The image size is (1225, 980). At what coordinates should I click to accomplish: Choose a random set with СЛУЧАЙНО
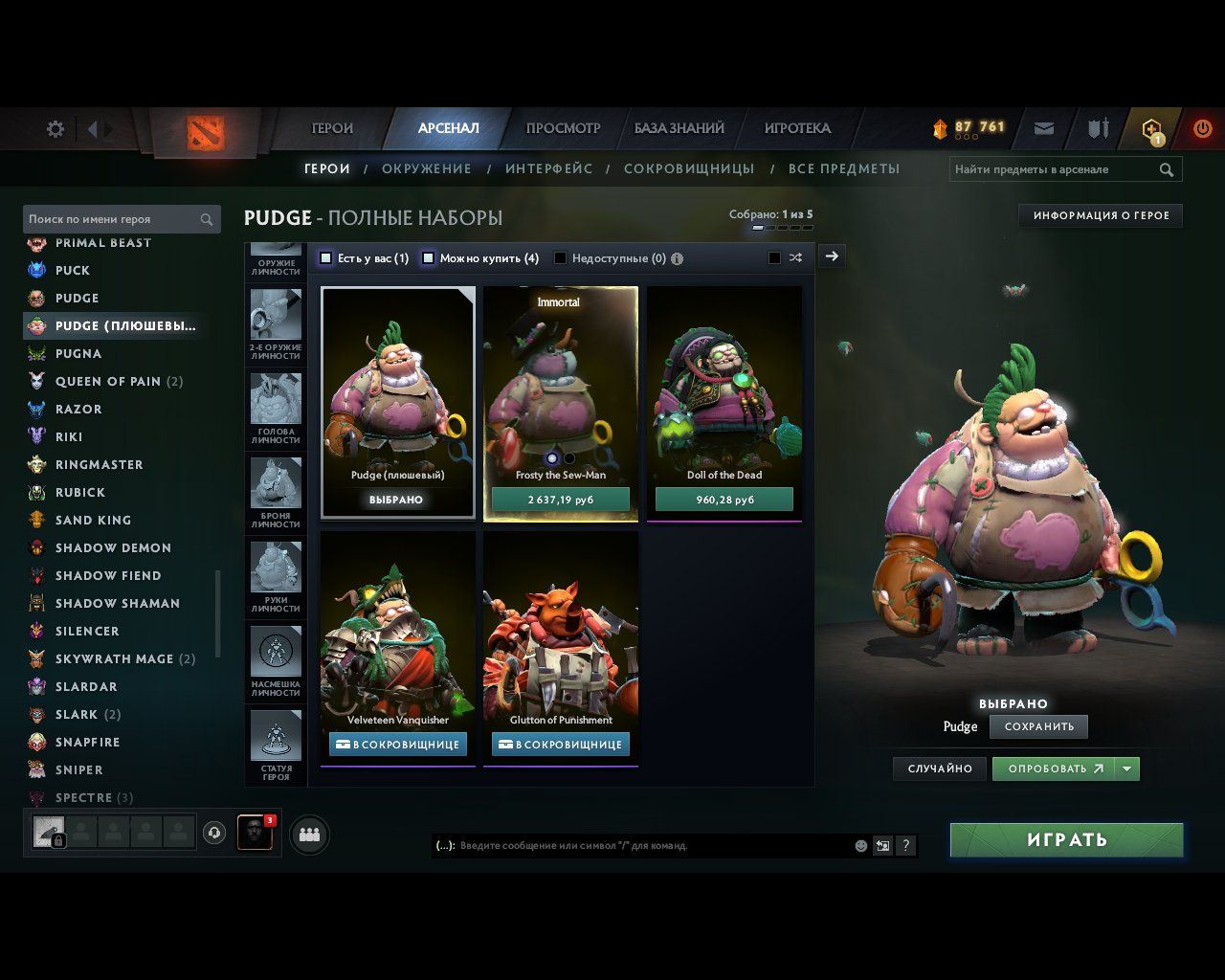940,768
